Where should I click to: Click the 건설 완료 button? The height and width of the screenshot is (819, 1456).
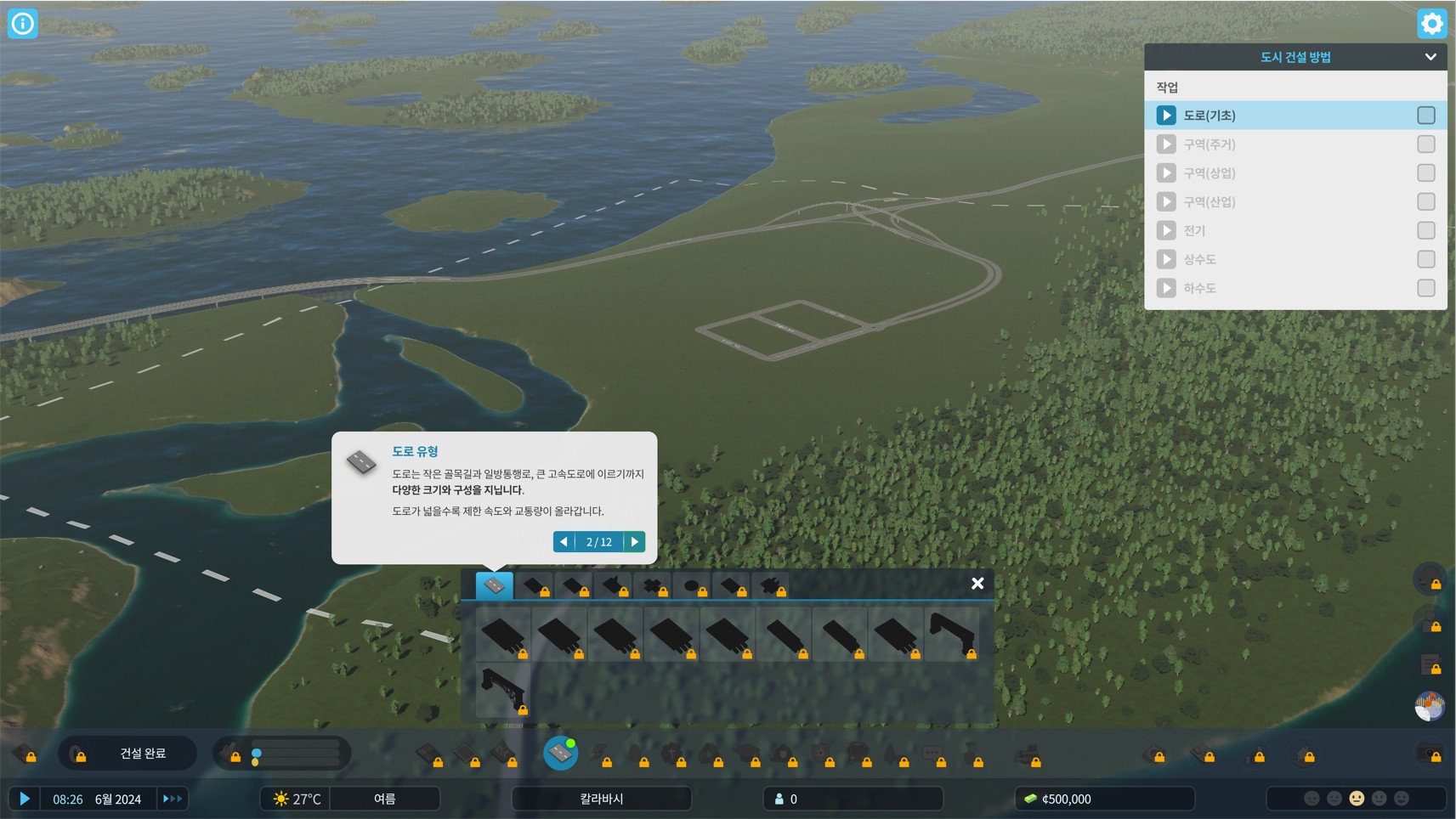pyautogui.click(x=142, y=754)
